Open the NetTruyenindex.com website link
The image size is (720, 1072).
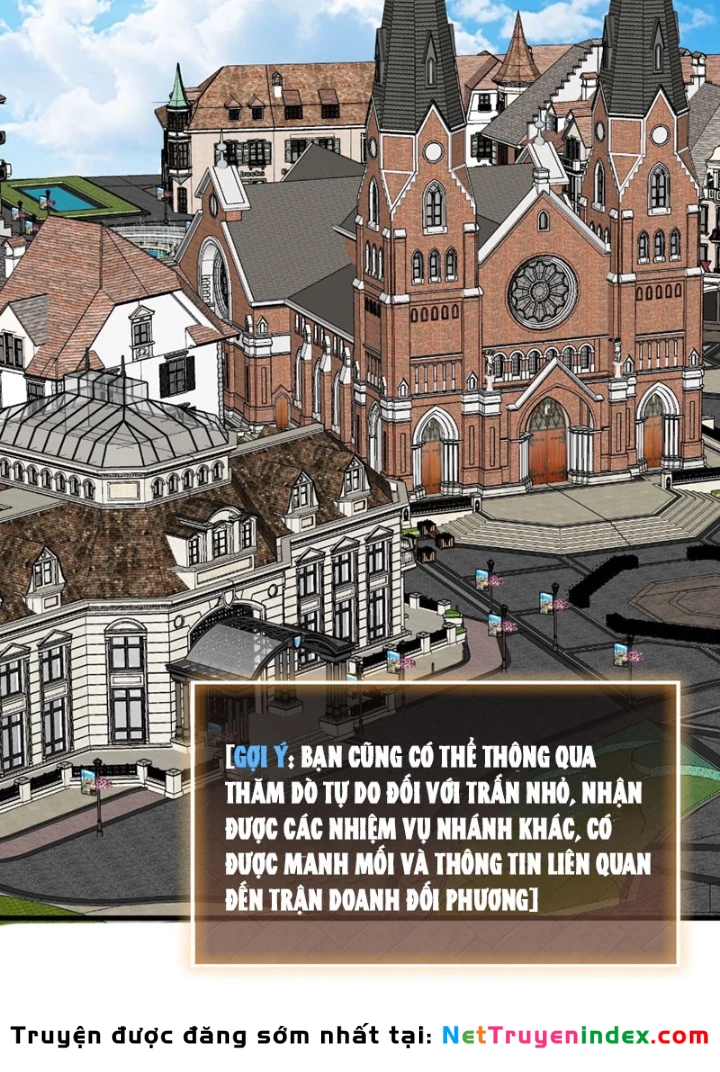tap(574, 1036)
